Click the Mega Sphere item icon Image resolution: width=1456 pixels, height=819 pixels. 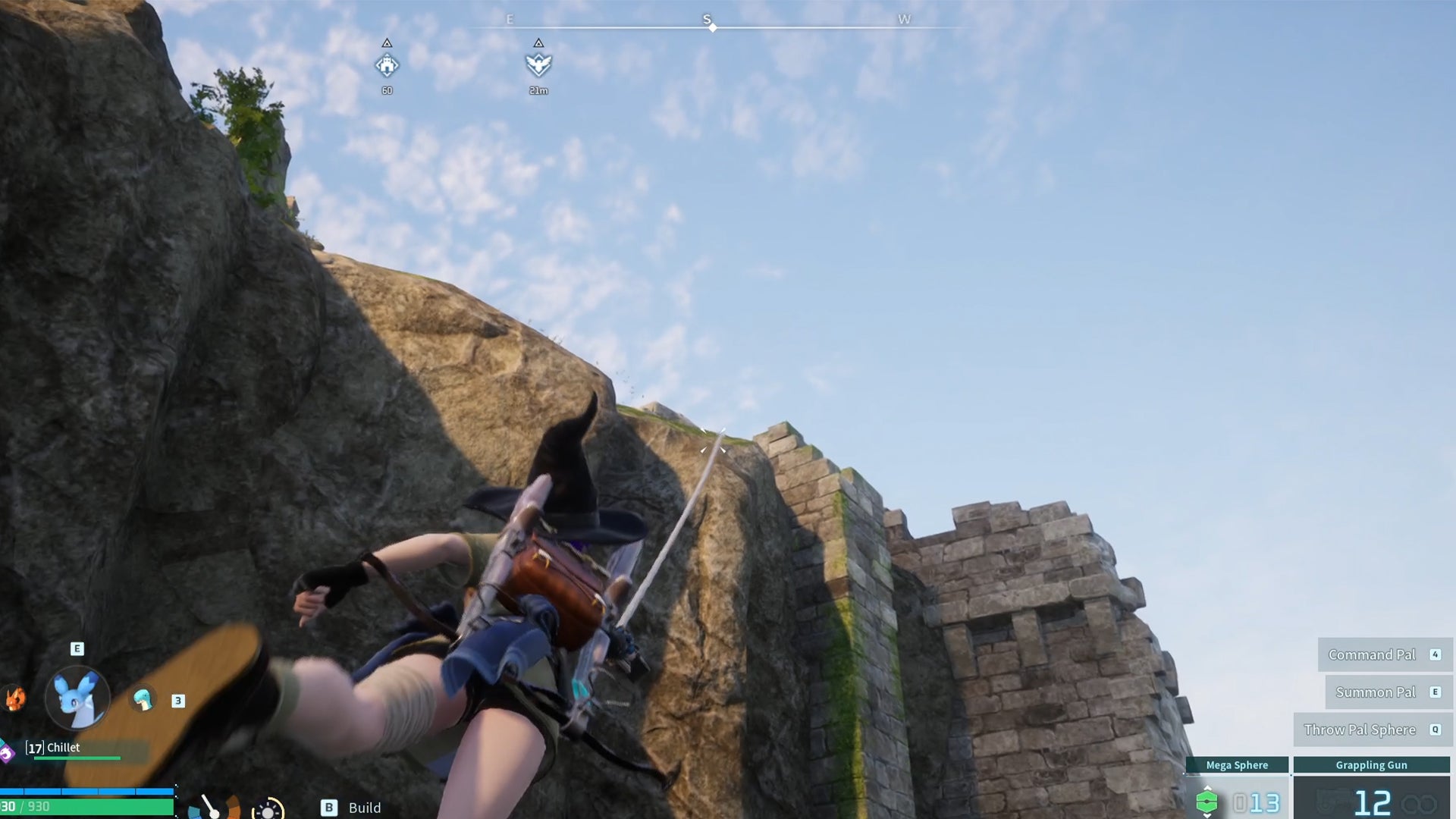click(x=1207, y=802)
